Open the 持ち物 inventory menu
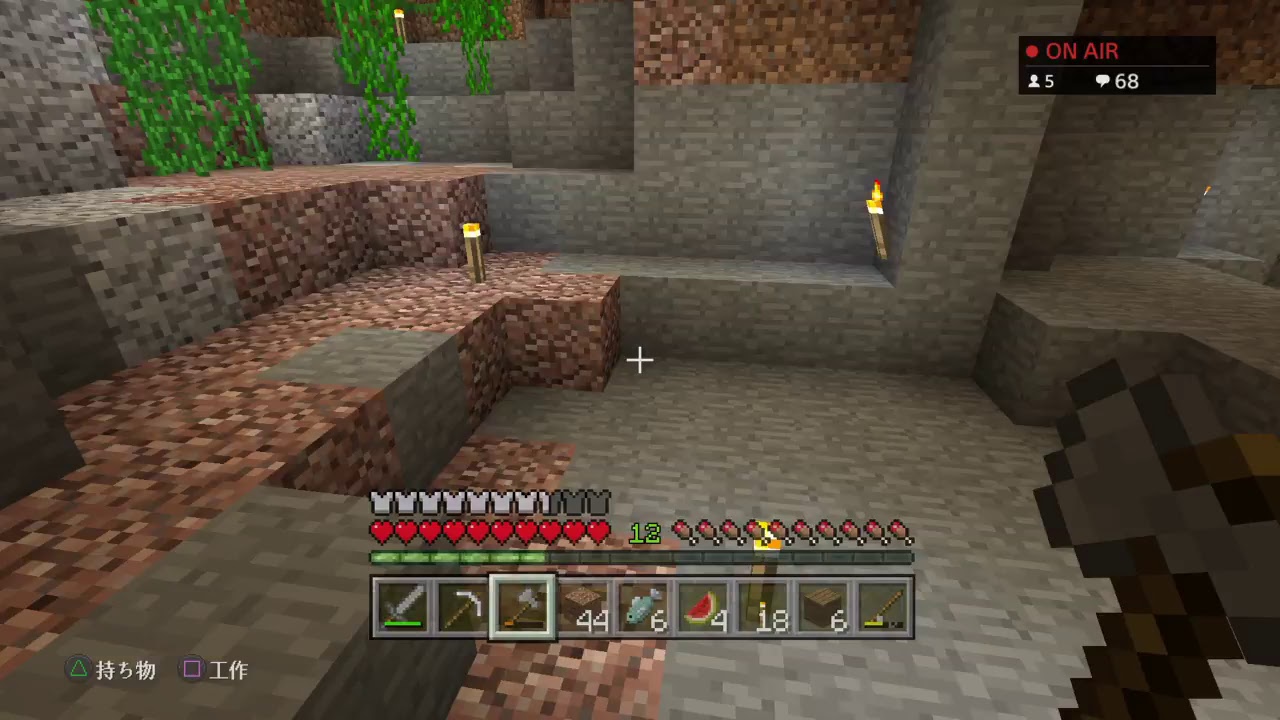This screenshot has height=720, width=1280. 110,671
